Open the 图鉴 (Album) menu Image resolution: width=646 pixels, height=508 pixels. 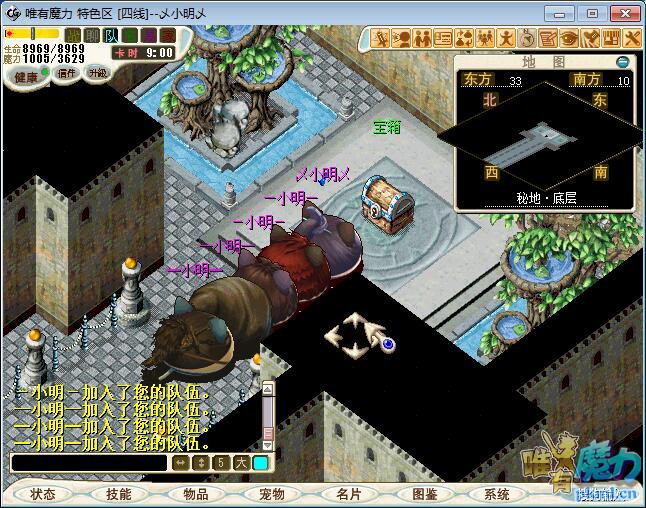(424, 494)
